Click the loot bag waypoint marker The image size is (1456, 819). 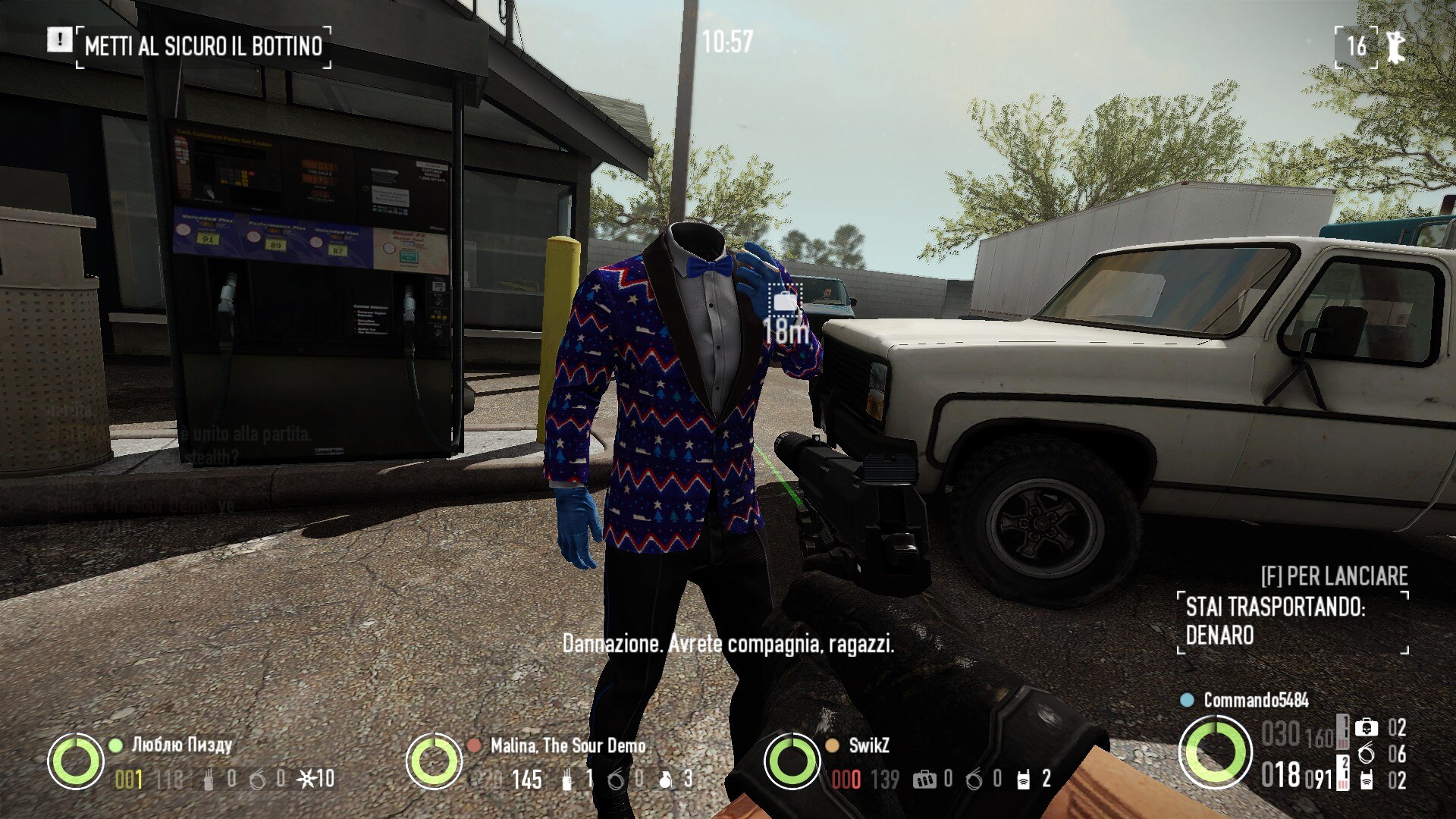click(785, 300)
